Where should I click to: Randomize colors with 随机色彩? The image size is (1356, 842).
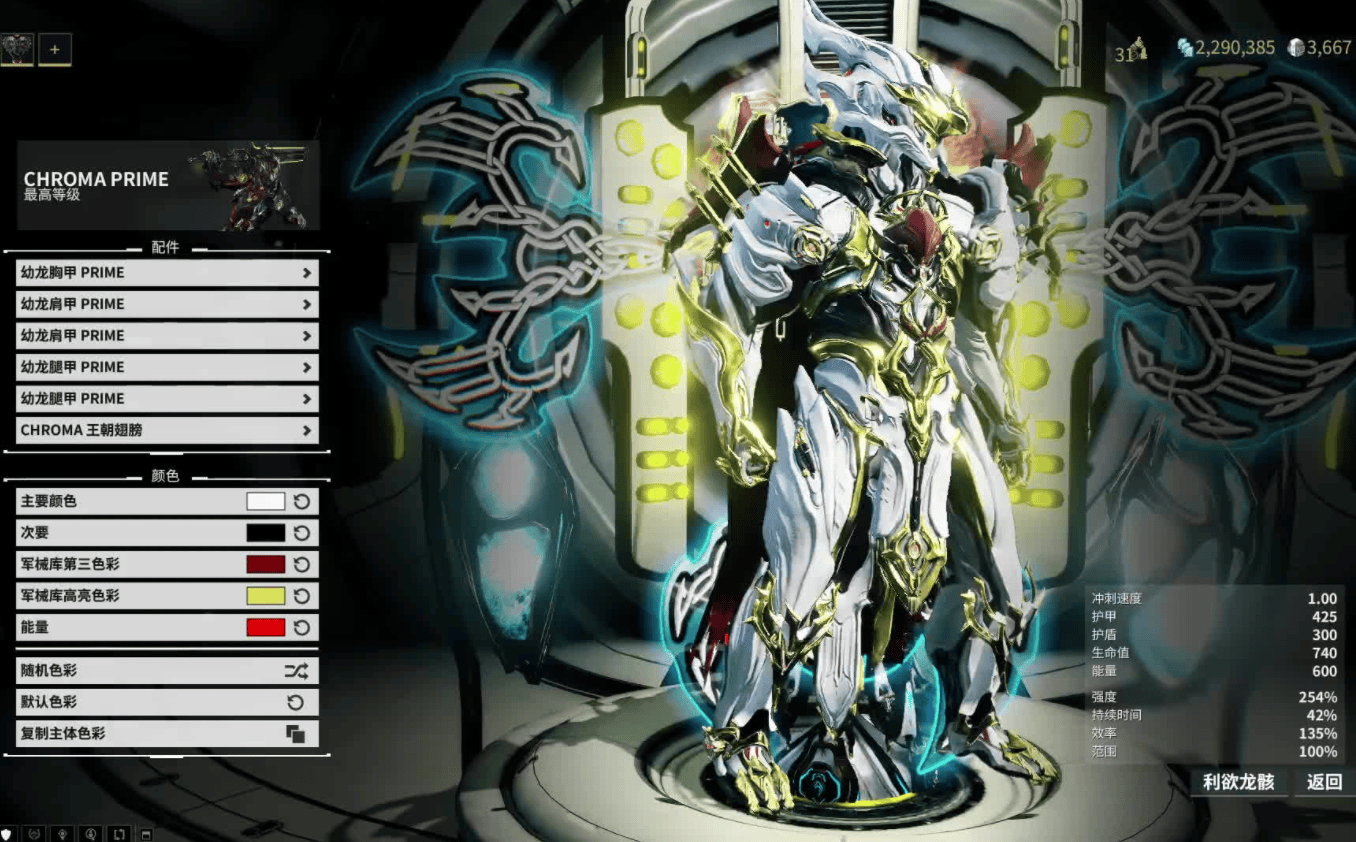tap(167, 671)
